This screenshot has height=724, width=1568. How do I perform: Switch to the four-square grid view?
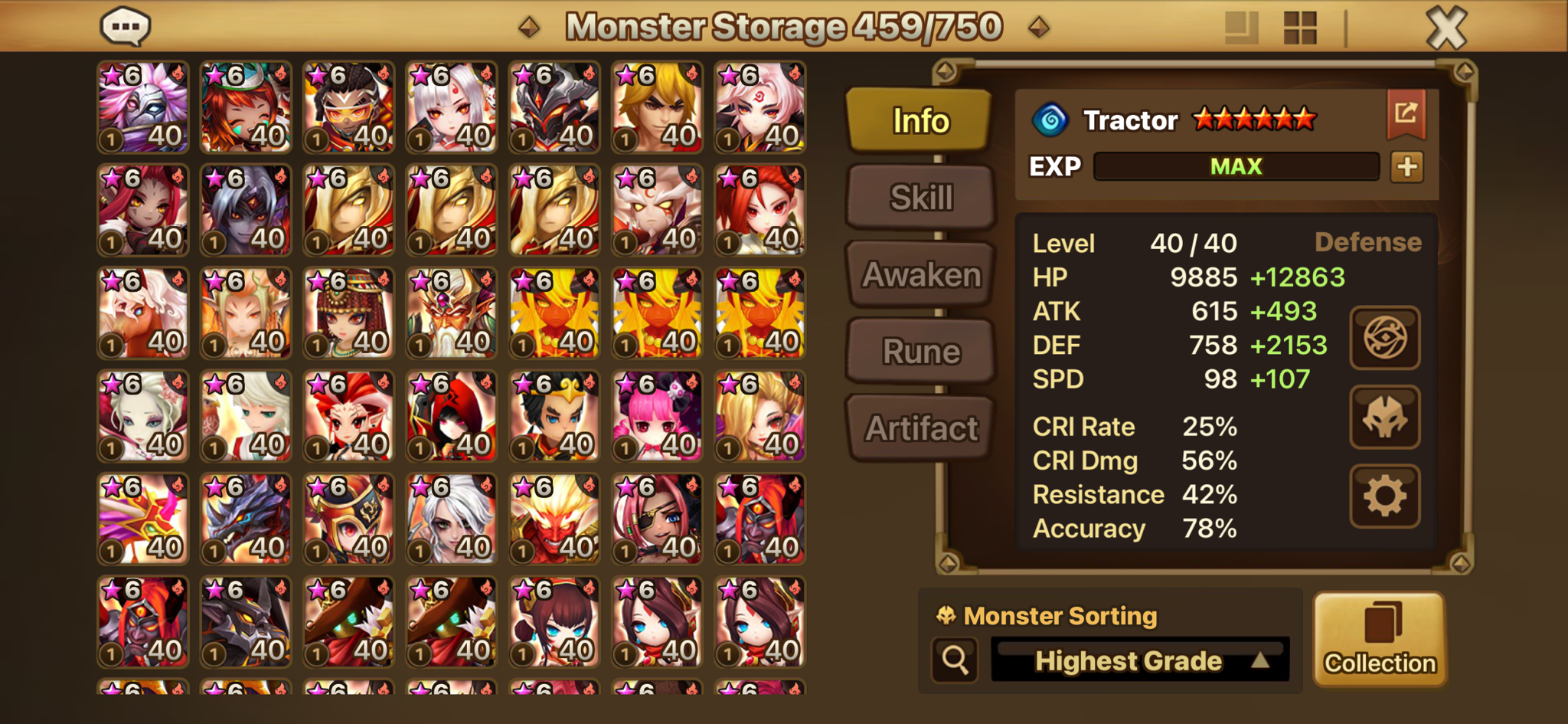click(x=1299, y=28)
